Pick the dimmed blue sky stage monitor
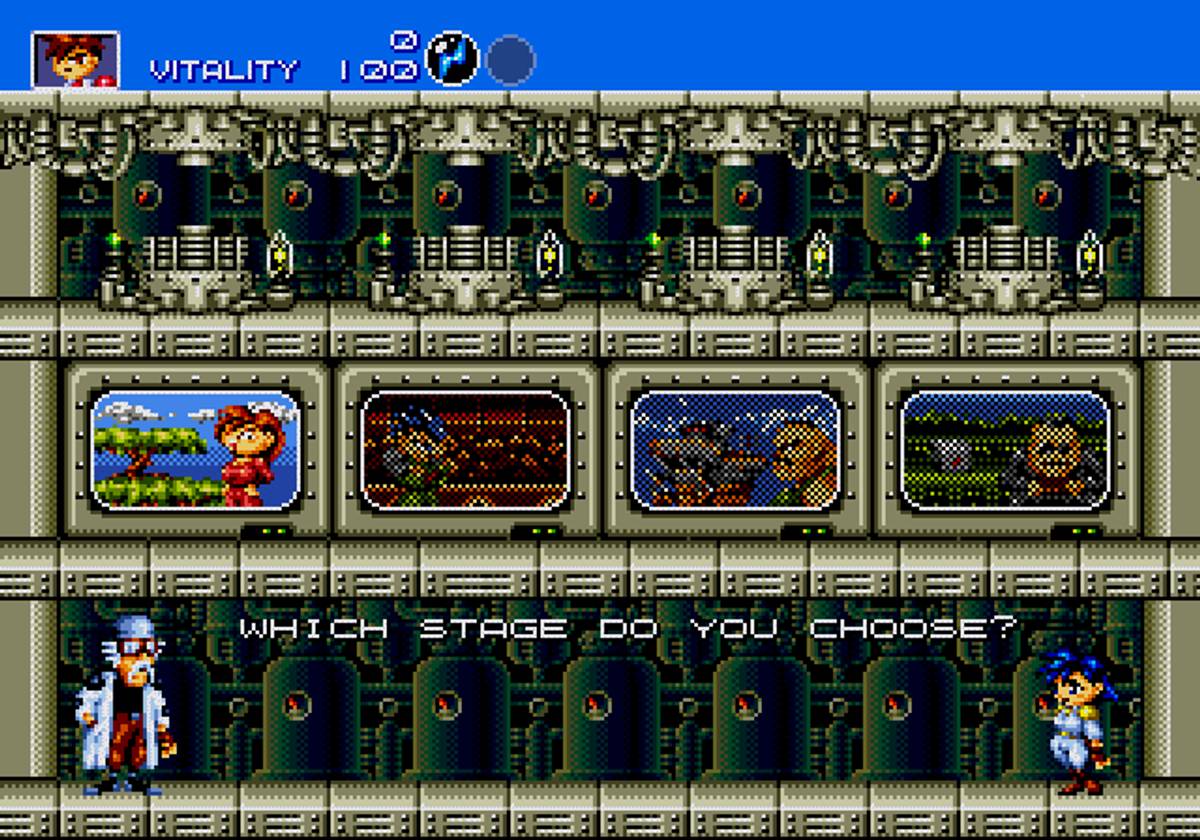 (x=736, y=449)
